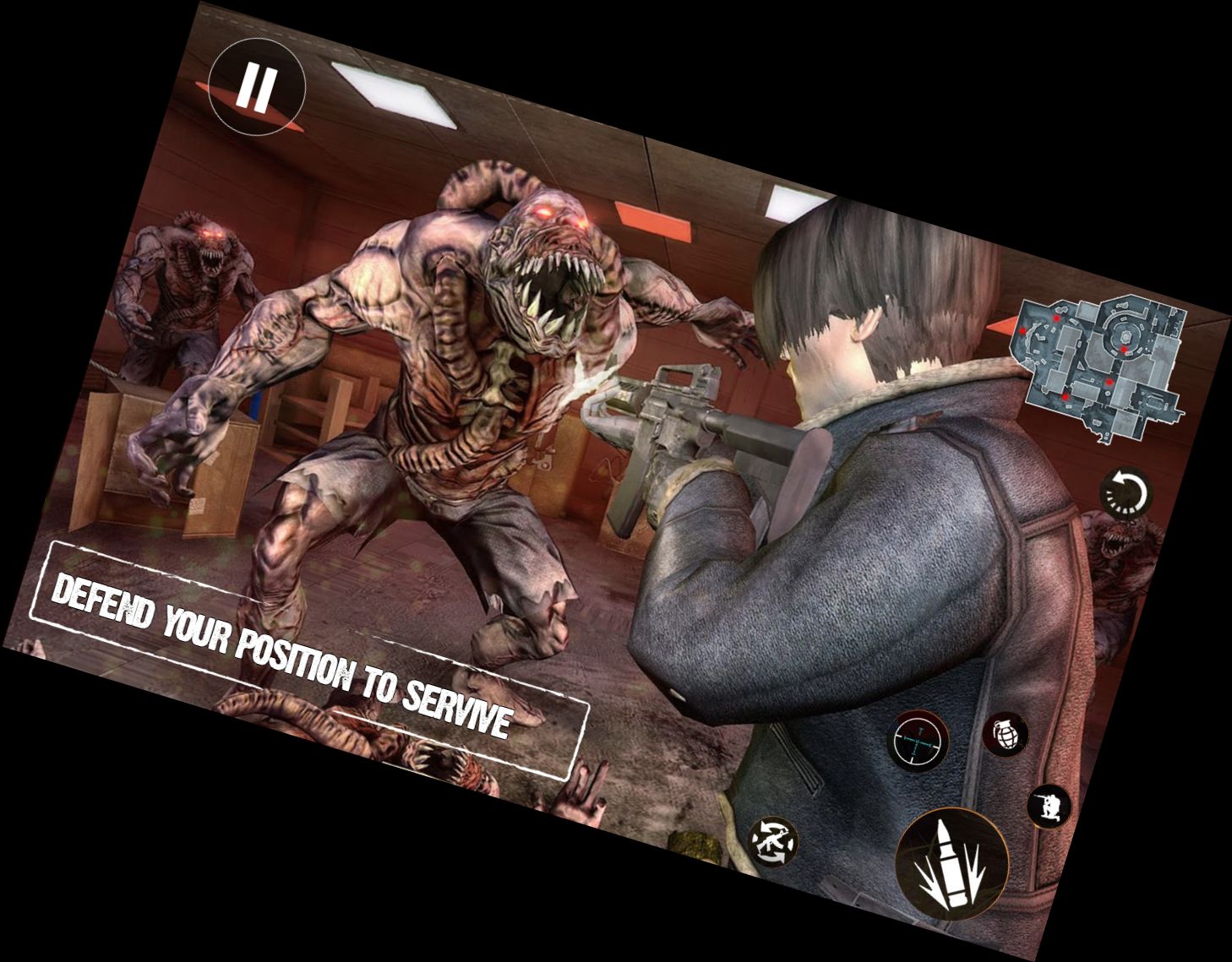The image size is (1232, 962).
Task: Toggle grenade selection on the HUD
Action: (1006, 737)
